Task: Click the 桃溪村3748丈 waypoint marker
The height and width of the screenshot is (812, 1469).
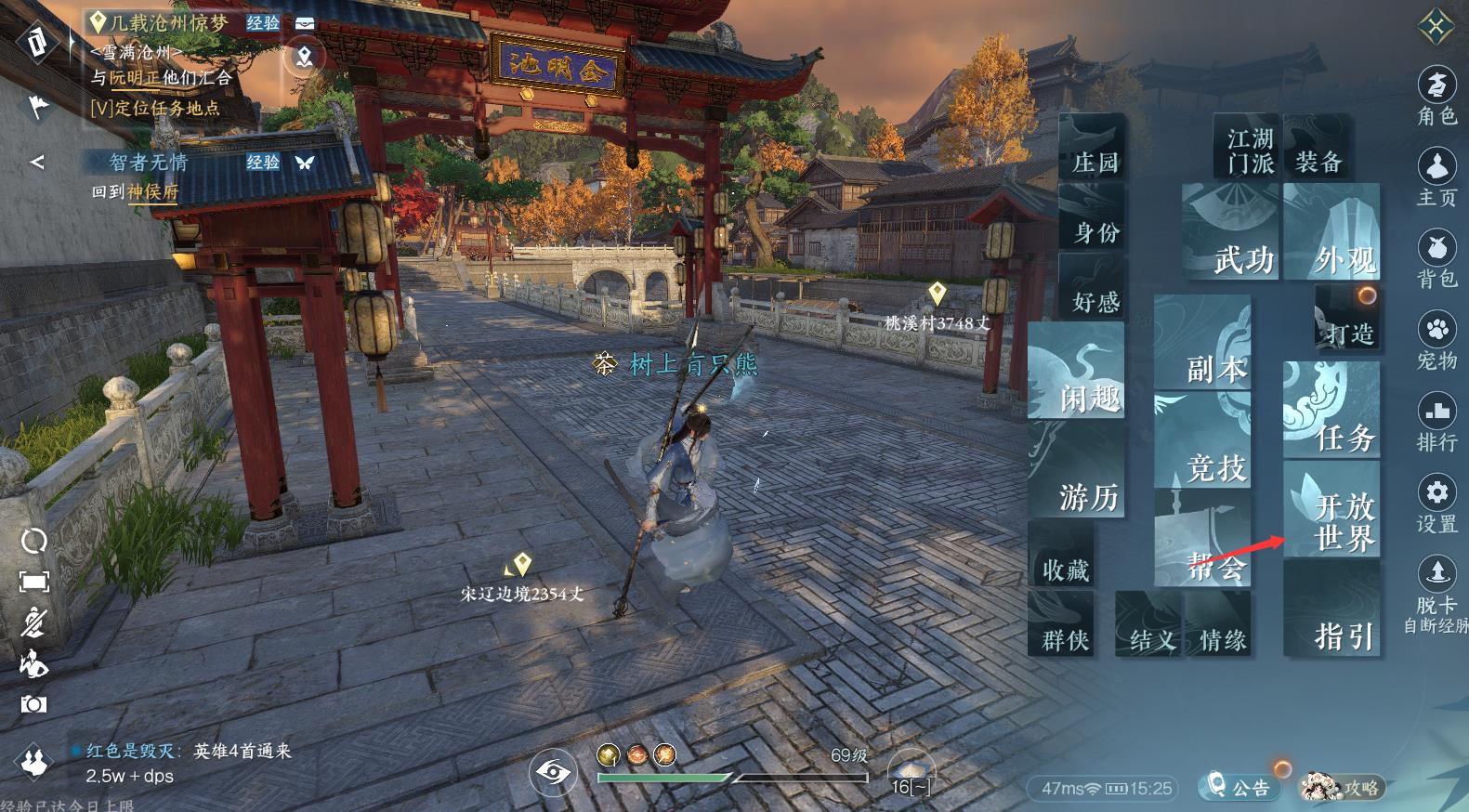Action: click(938, 305)
